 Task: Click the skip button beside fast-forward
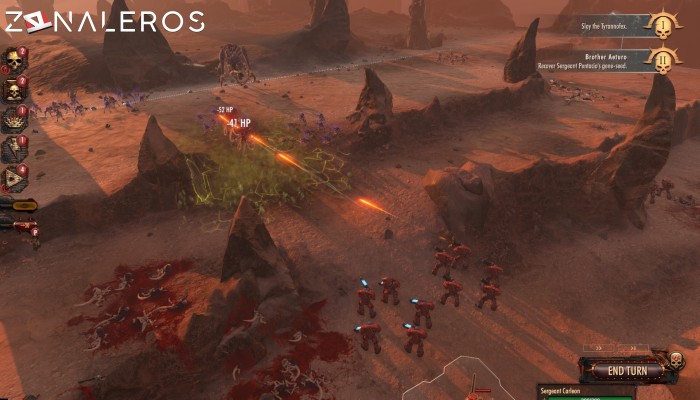tap(633, 350)
